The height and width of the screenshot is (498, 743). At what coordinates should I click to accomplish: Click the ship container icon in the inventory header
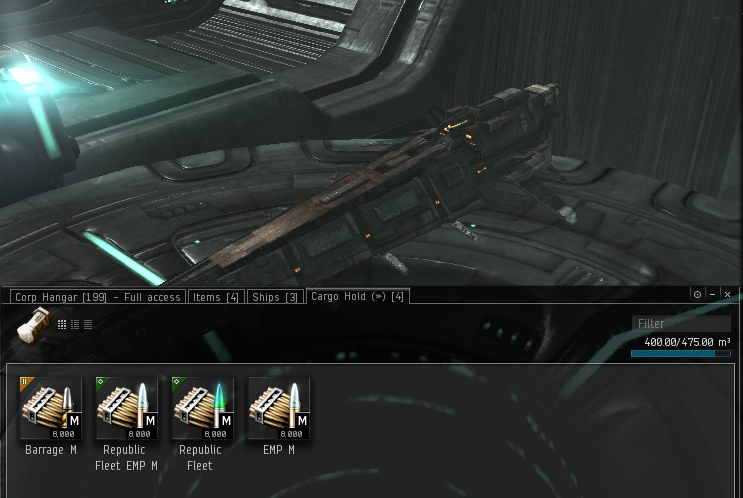pos(34,325)
